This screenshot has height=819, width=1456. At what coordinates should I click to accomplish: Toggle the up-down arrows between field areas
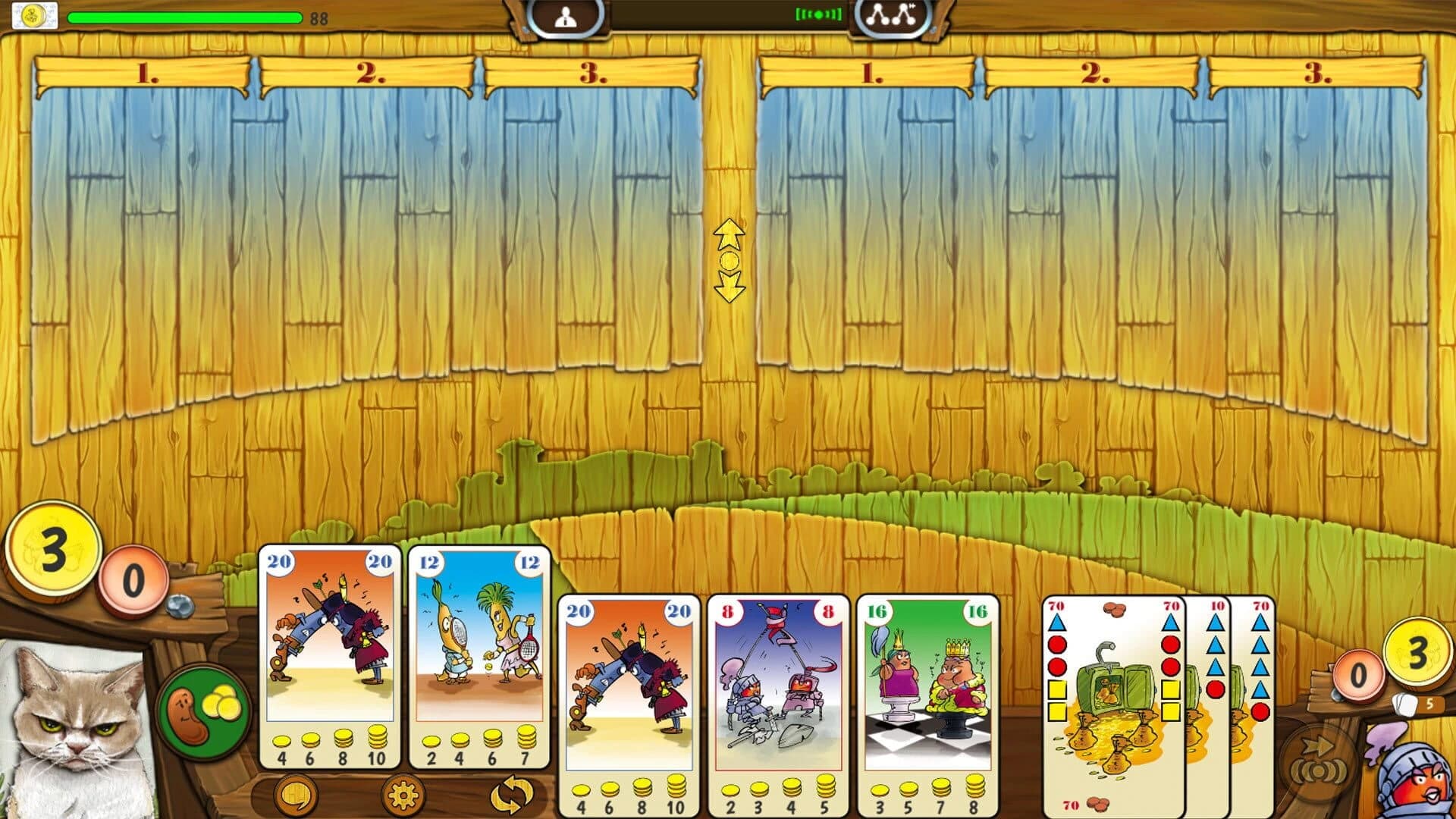pyautogui.click(x=729, y=260)
